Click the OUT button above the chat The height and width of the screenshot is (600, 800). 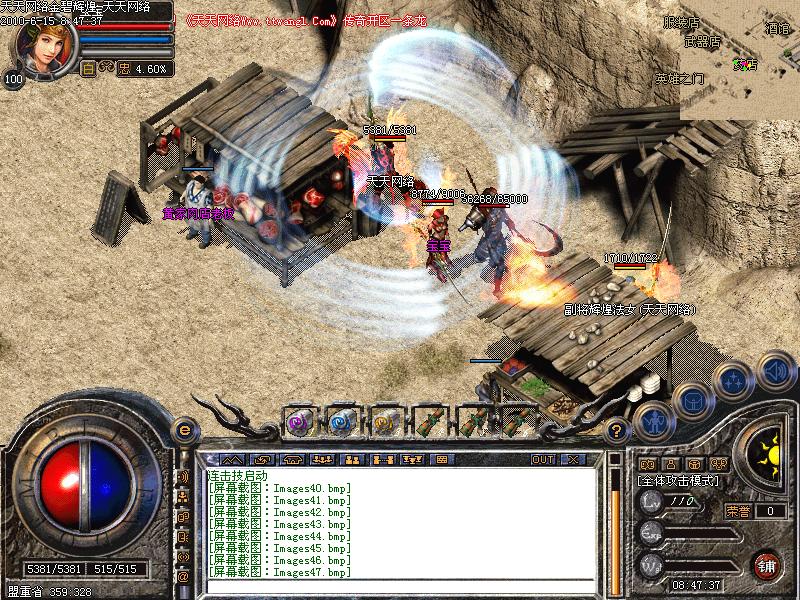click(x=542, y=459)
